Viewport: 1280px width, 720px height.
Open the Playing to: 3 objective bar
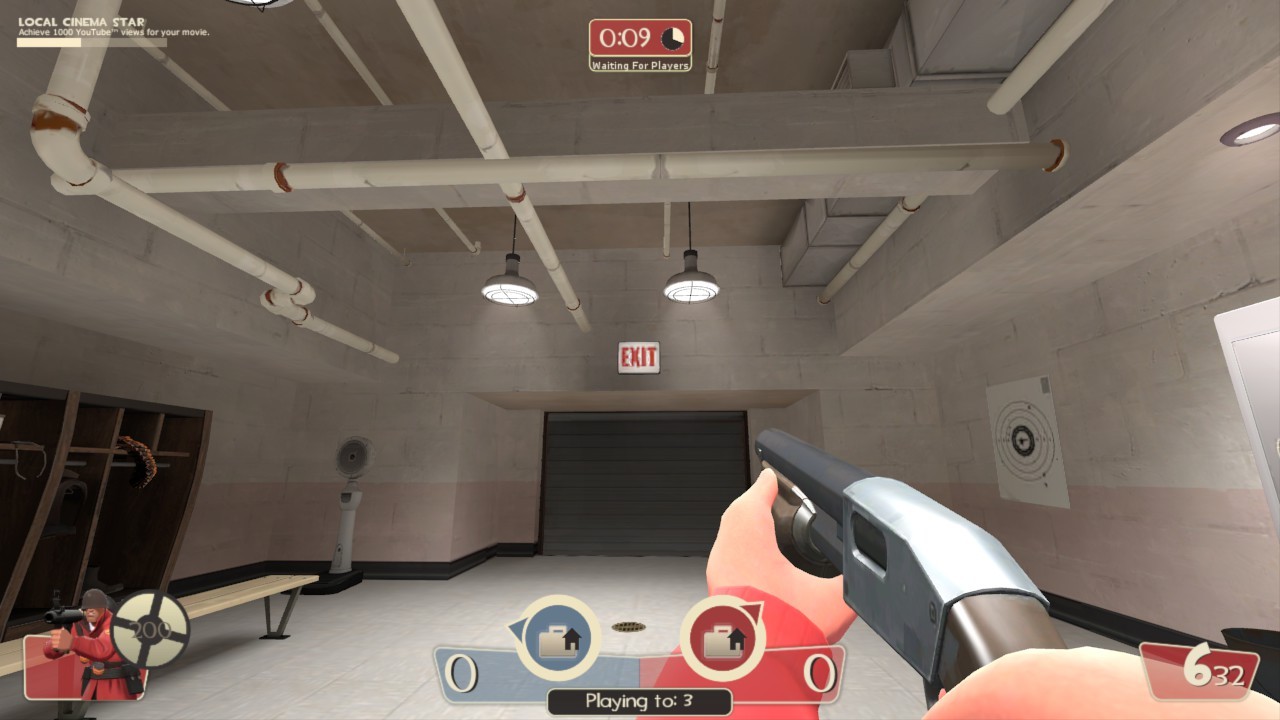[640, 703]
